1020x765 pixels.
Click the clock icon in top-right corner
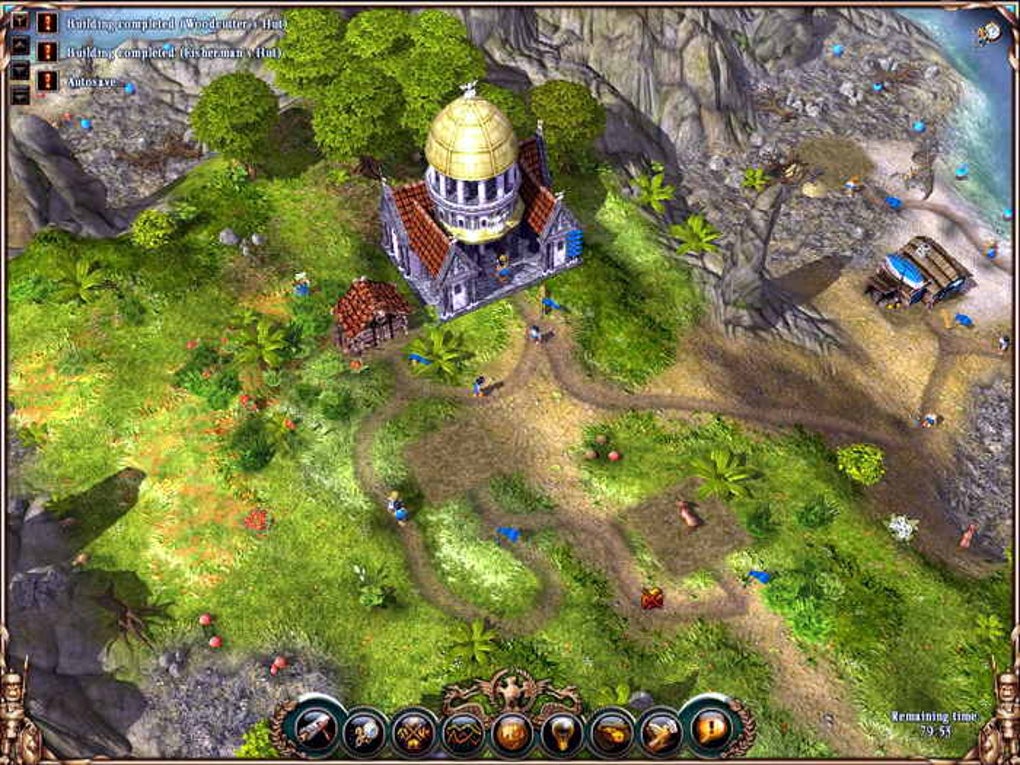coord(989,33)
